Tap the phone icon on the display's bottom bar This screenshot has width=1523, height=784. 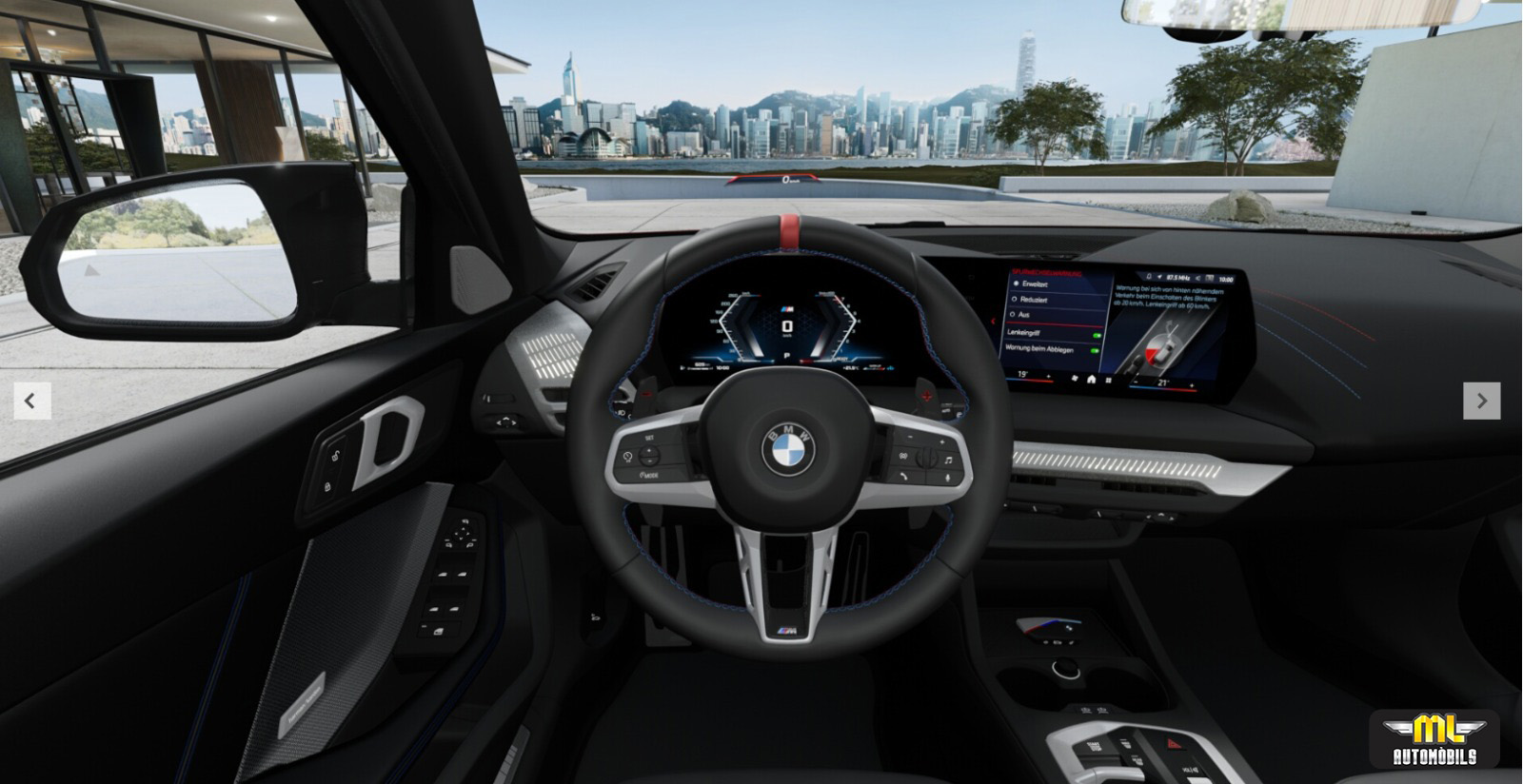[x=1075, y=379]
